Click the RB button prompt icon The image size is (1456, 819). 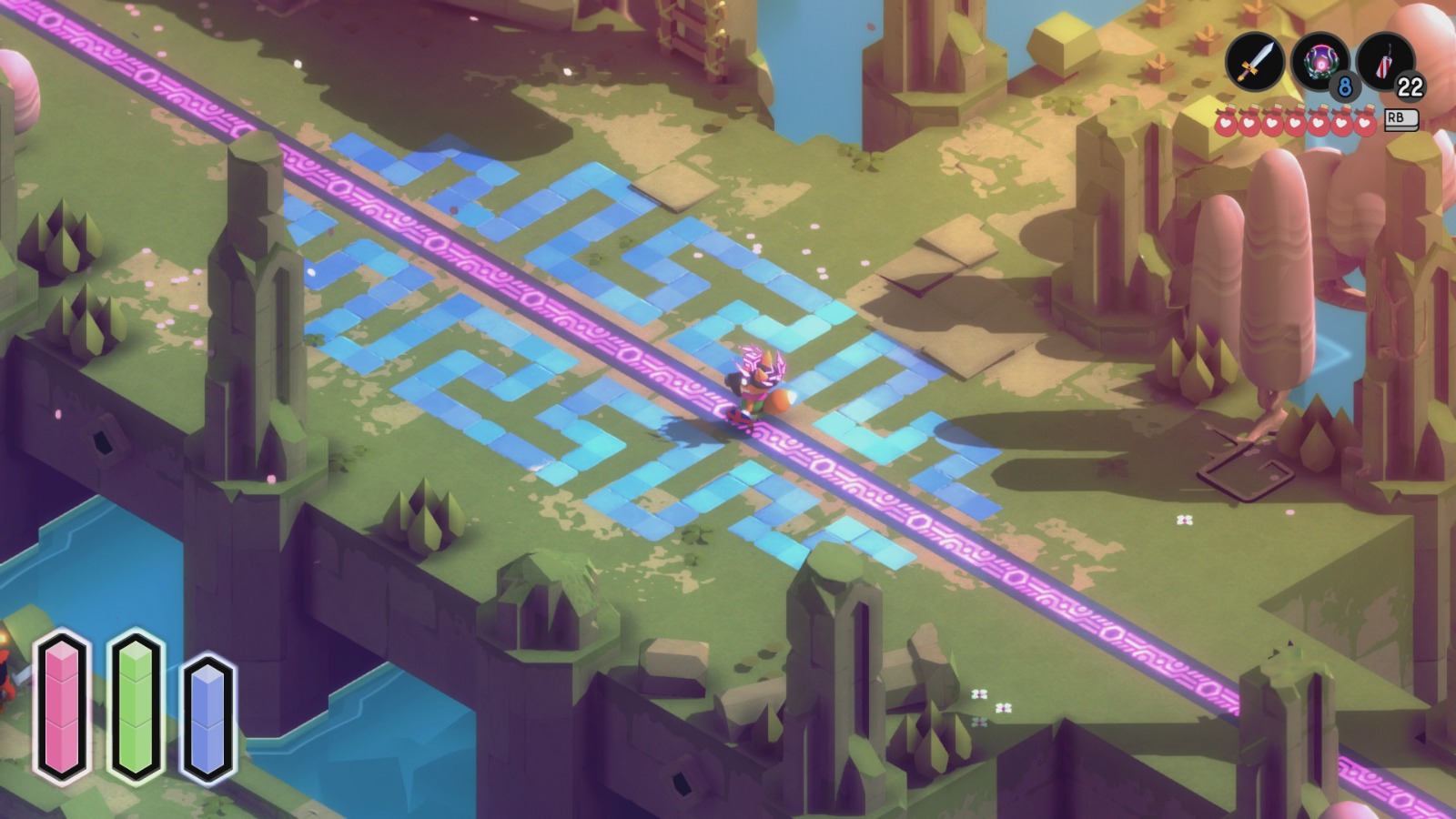point(1400,121)
